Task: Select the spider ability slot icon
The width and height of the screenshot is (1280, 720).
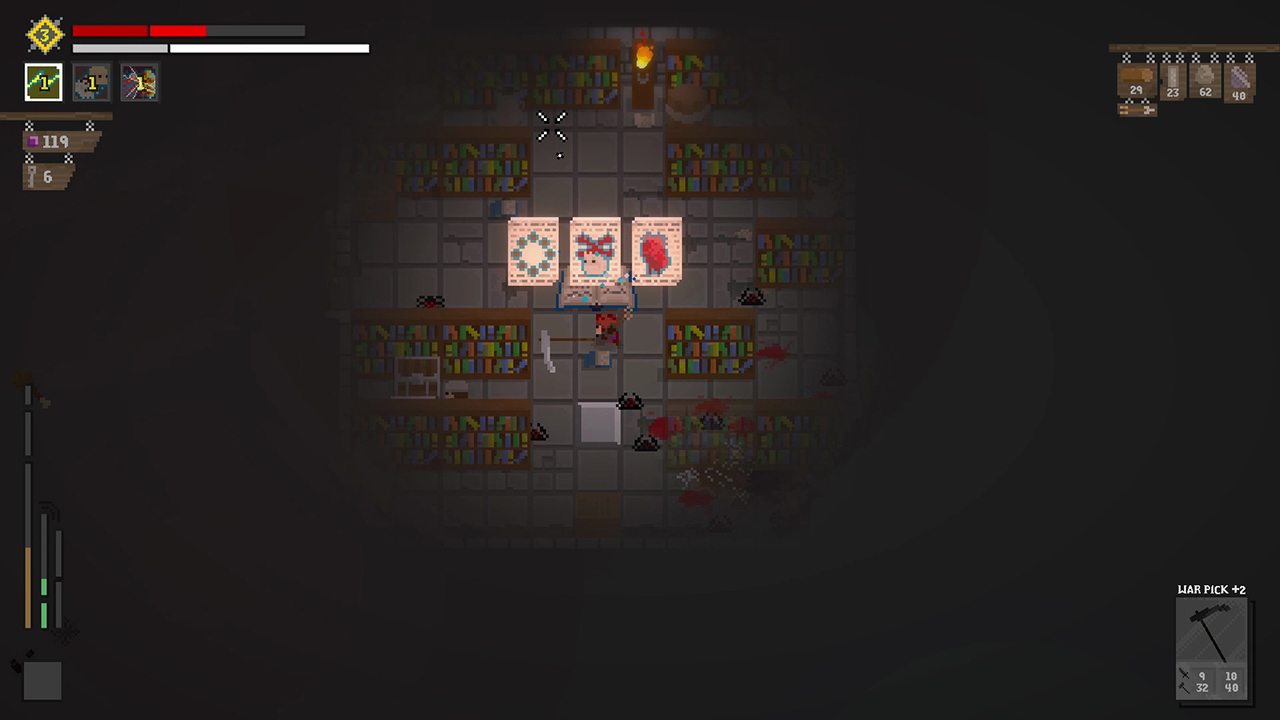Action: point(140,82)
